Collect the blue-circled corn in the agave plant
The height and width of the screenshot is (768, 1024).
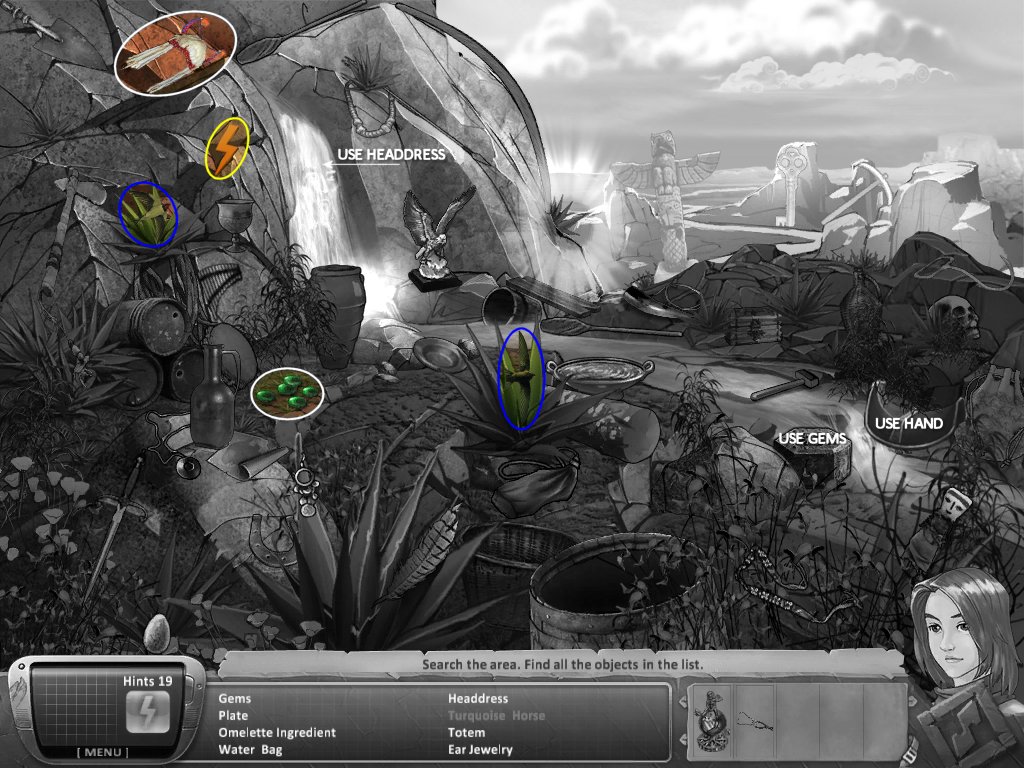(x=522, y=379)
